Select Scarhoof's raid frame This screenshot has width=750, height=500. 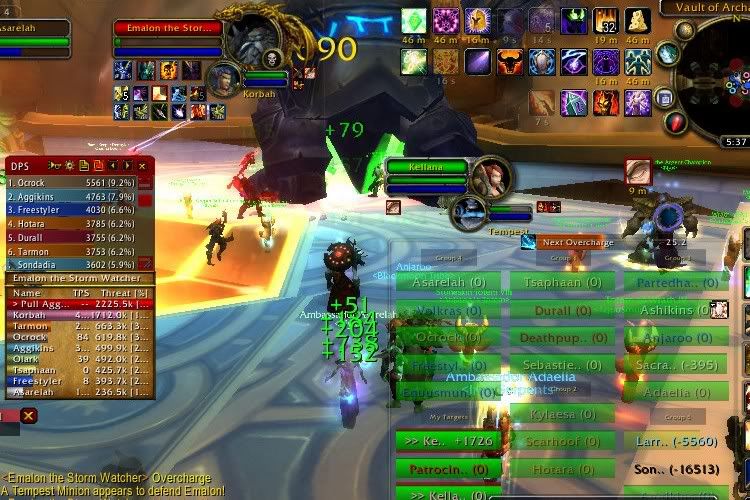(562, 440)
